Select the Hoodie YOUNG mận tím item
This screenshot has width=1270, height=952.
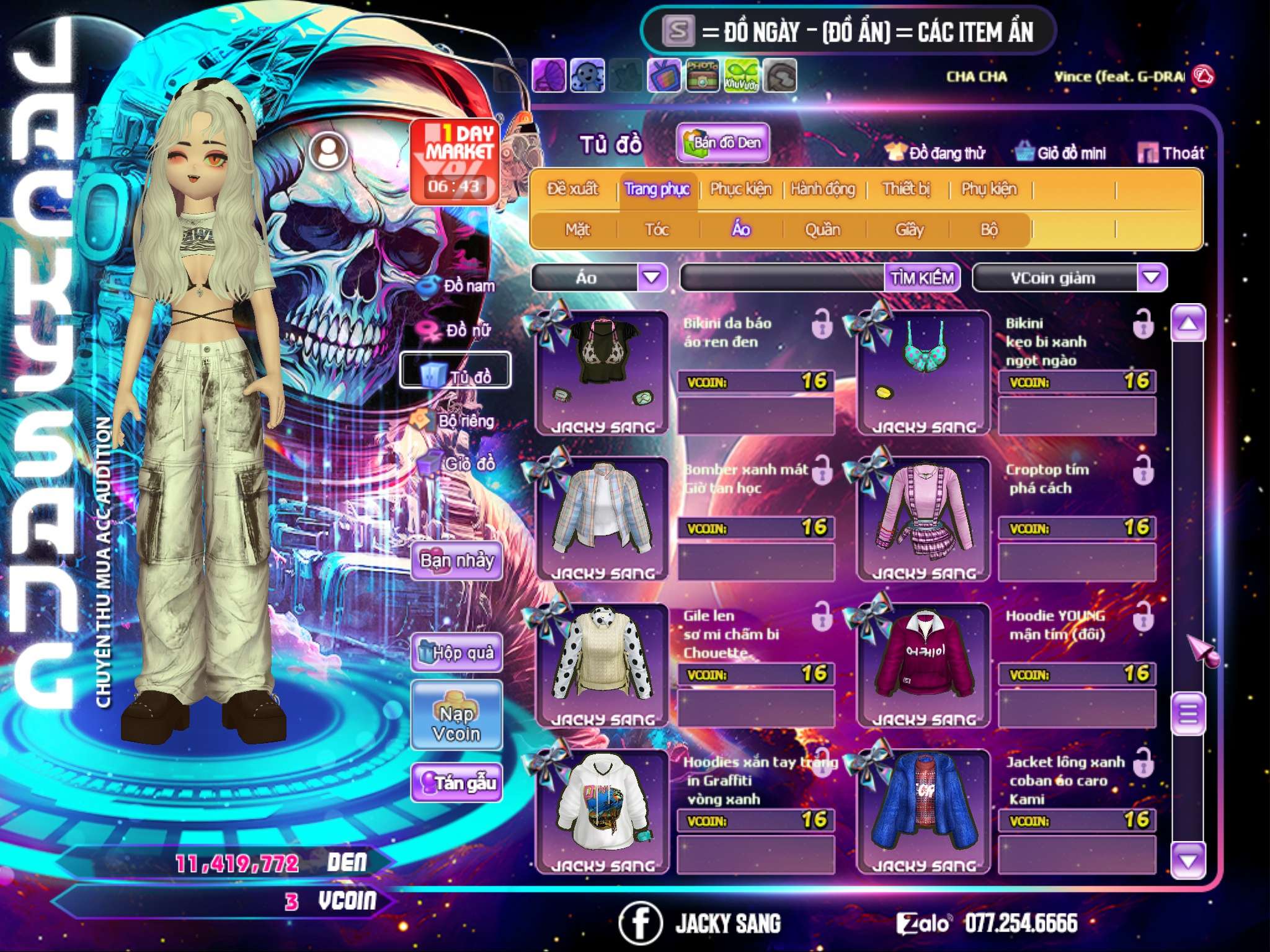point(923,663)
